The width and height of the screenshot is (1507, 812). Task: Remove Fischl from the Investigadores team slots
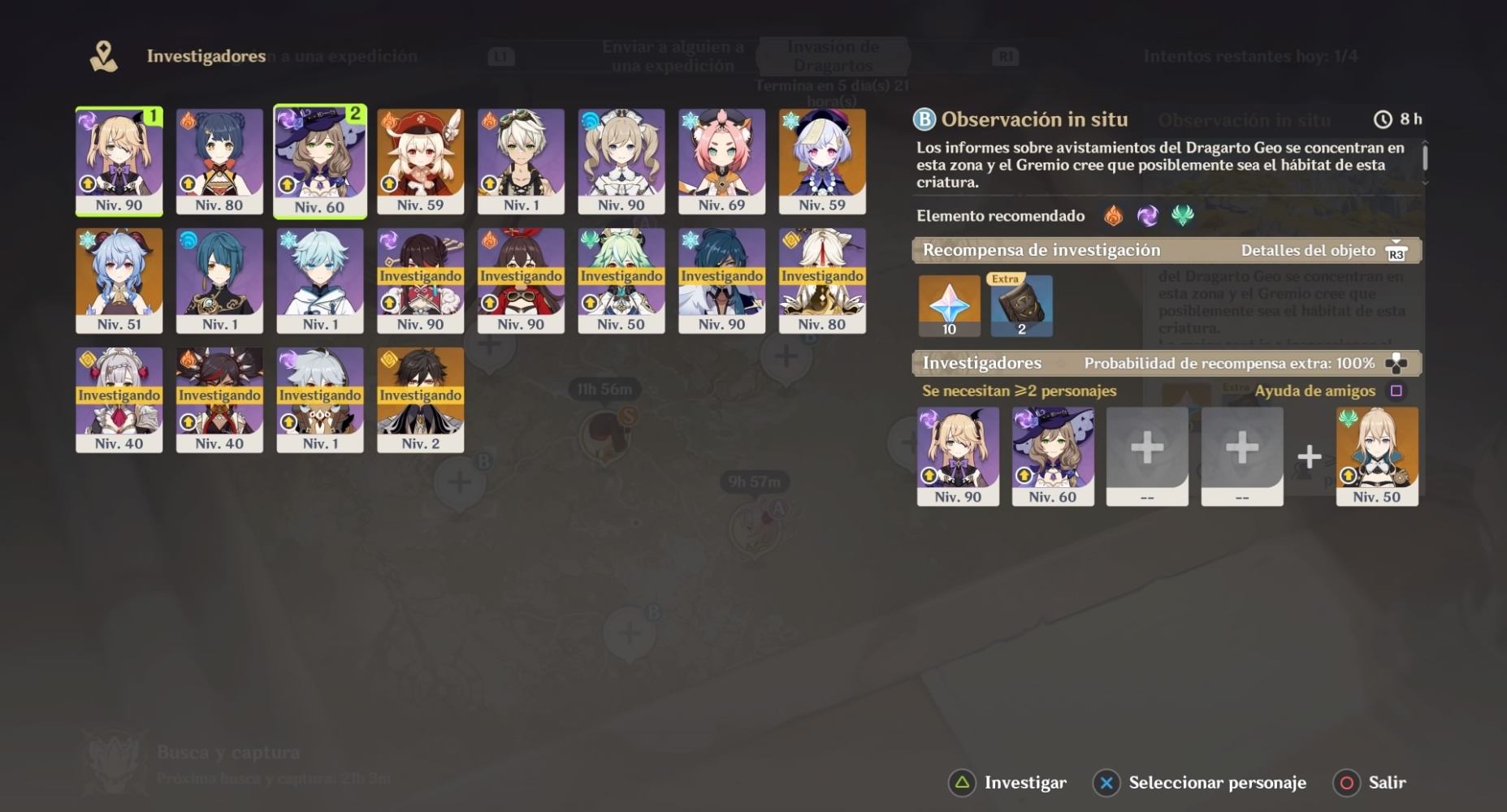coord(958,456)
